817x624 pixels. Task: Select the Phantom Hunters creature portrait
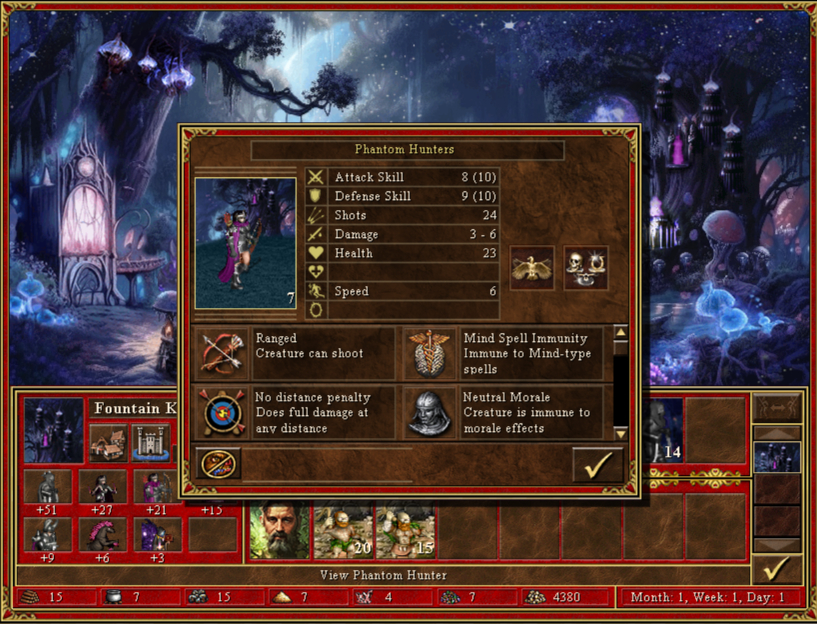pos(245,243)
